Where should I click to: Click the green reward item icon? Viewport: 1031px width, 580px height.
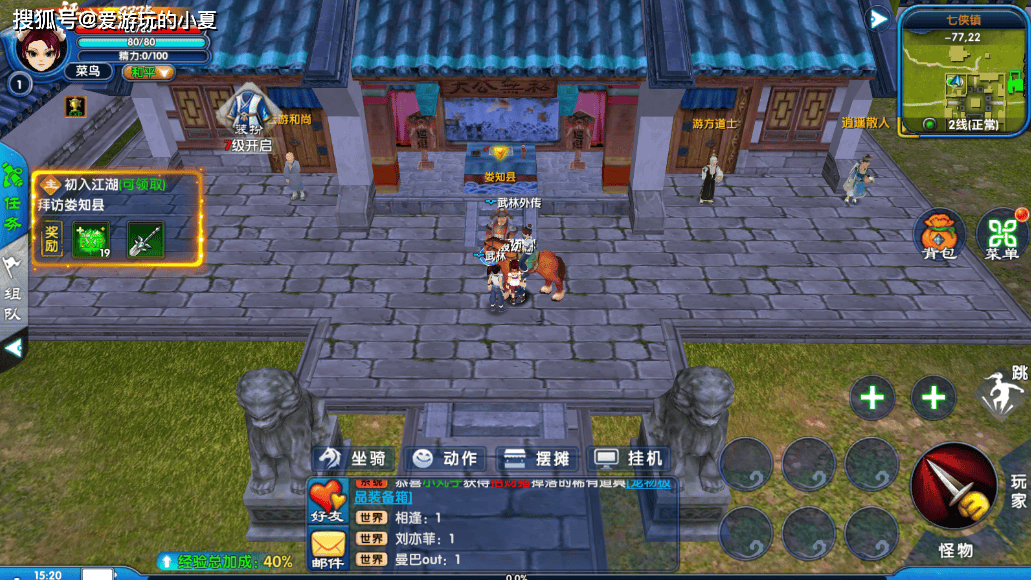[x=90, y=240]
